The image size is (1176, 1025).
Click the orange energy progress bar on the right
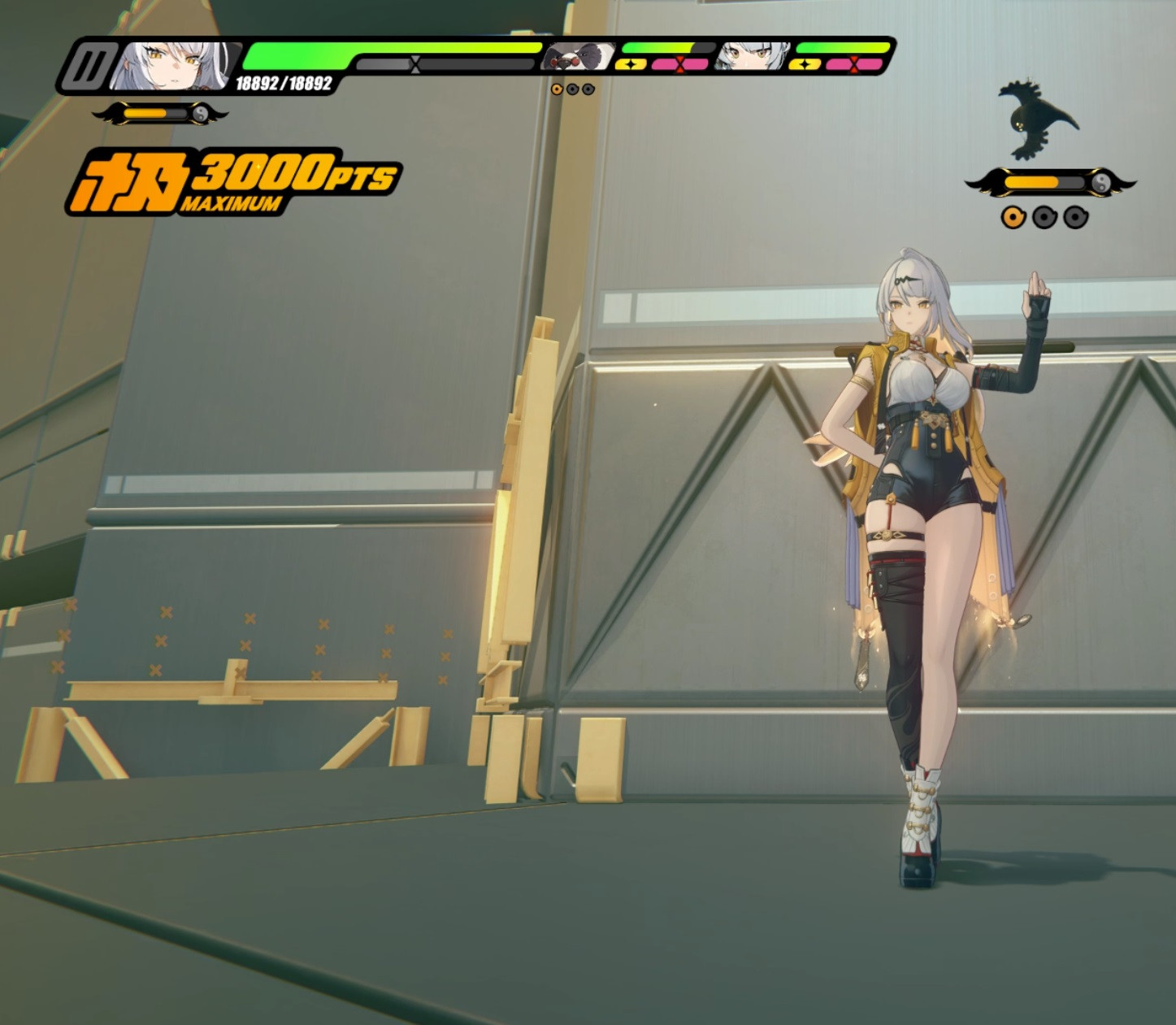point(1032,182)
